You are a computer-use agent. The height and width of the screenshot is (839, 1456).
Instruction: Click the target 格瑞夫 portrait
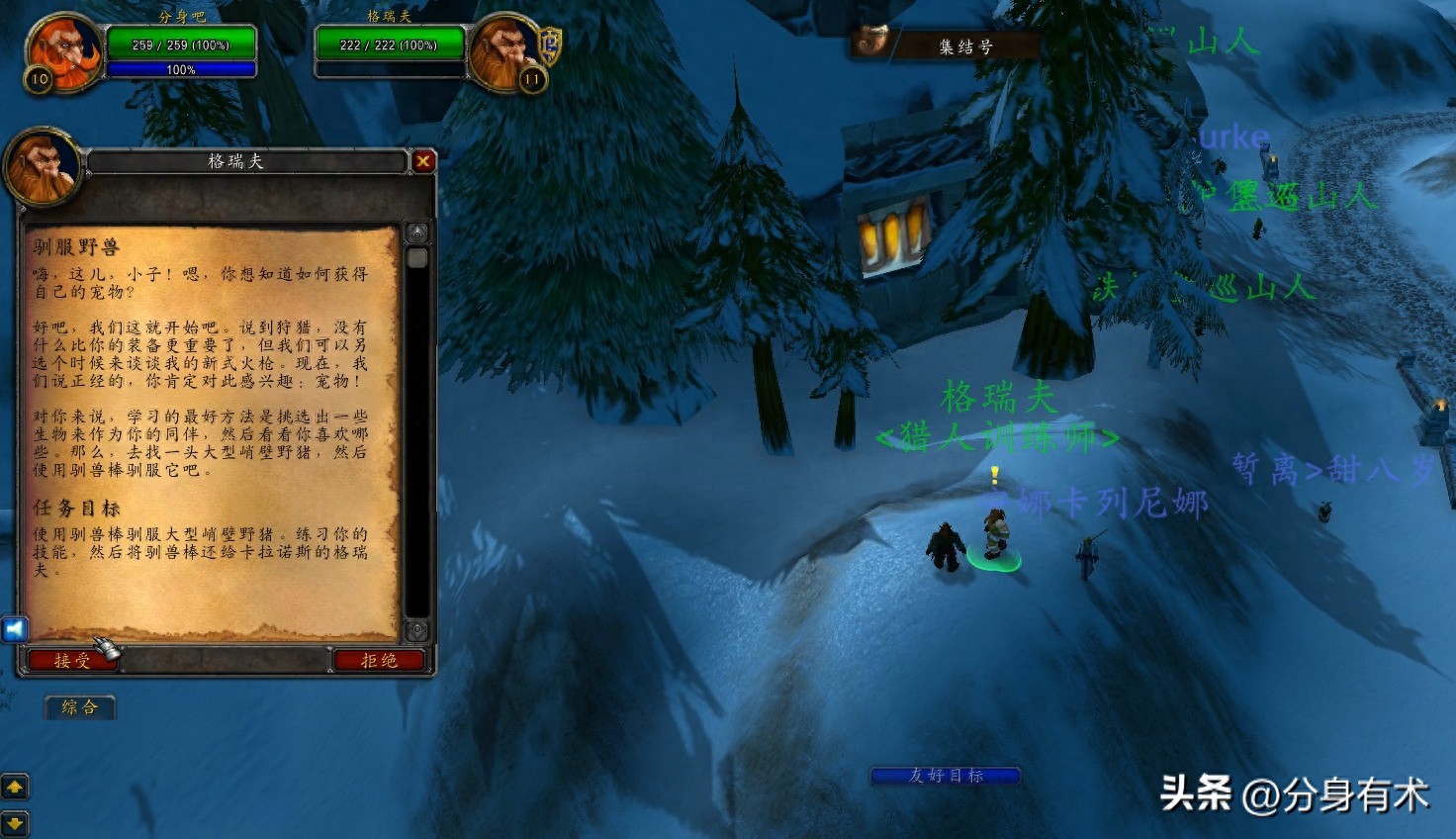504,51
